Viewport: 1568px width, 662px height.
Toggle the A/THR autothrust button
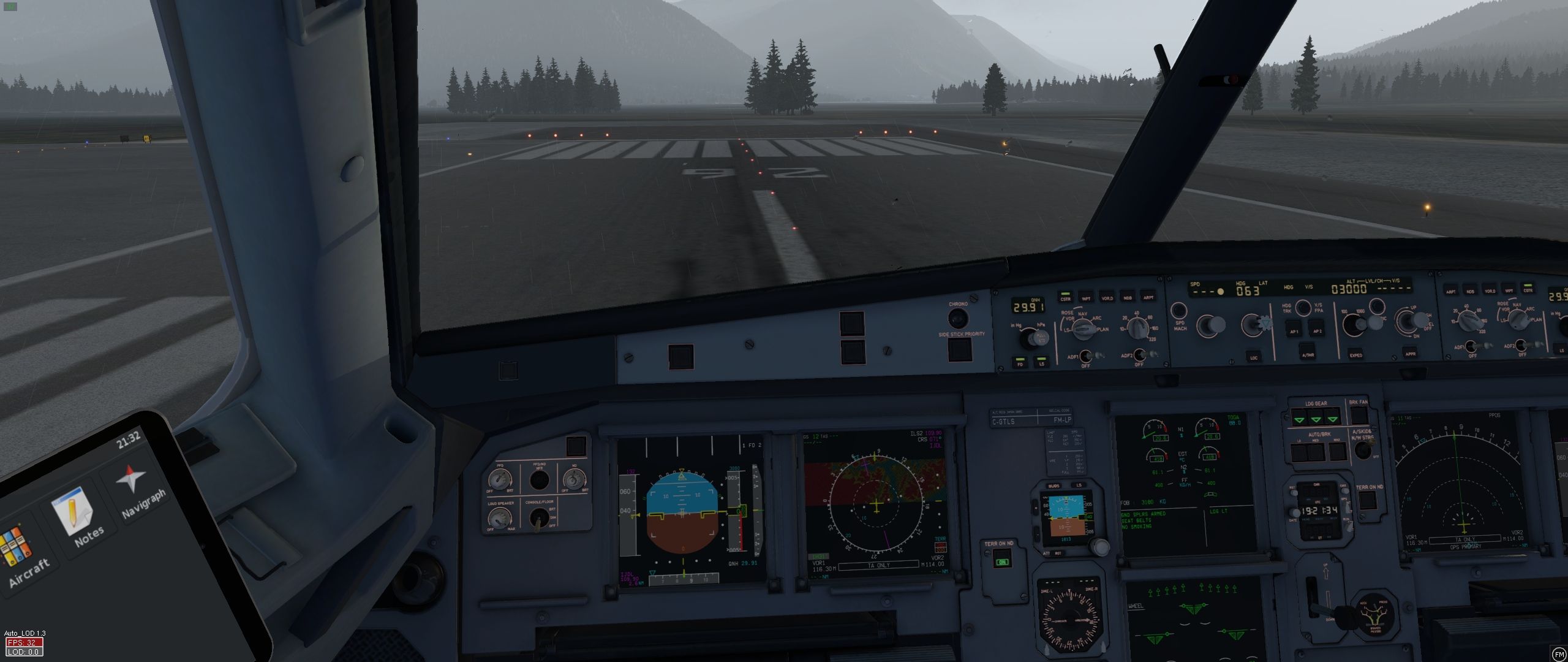tap(1306, 354)
